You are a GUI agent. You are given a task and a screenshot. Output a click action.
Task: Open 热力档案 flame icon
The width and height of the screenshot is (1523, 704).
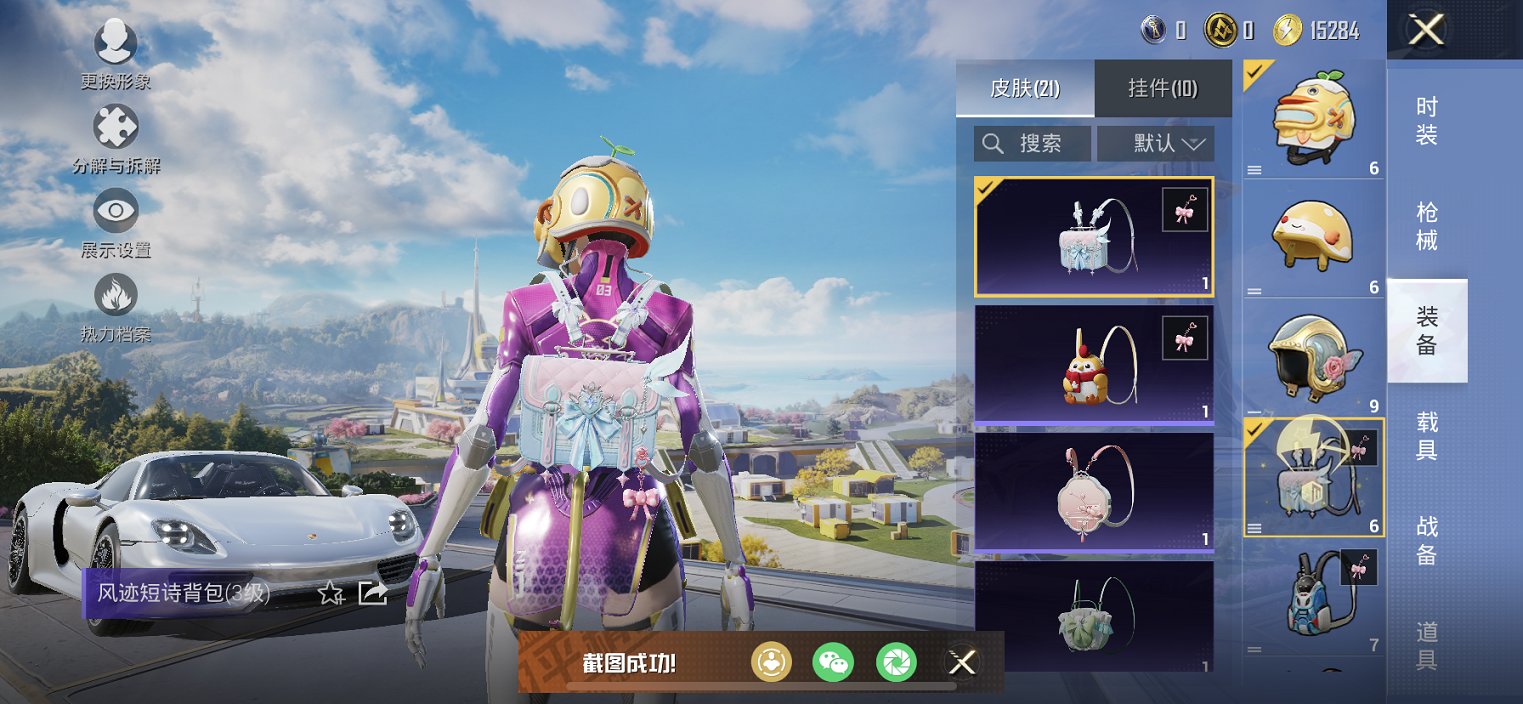pos(115,295)
